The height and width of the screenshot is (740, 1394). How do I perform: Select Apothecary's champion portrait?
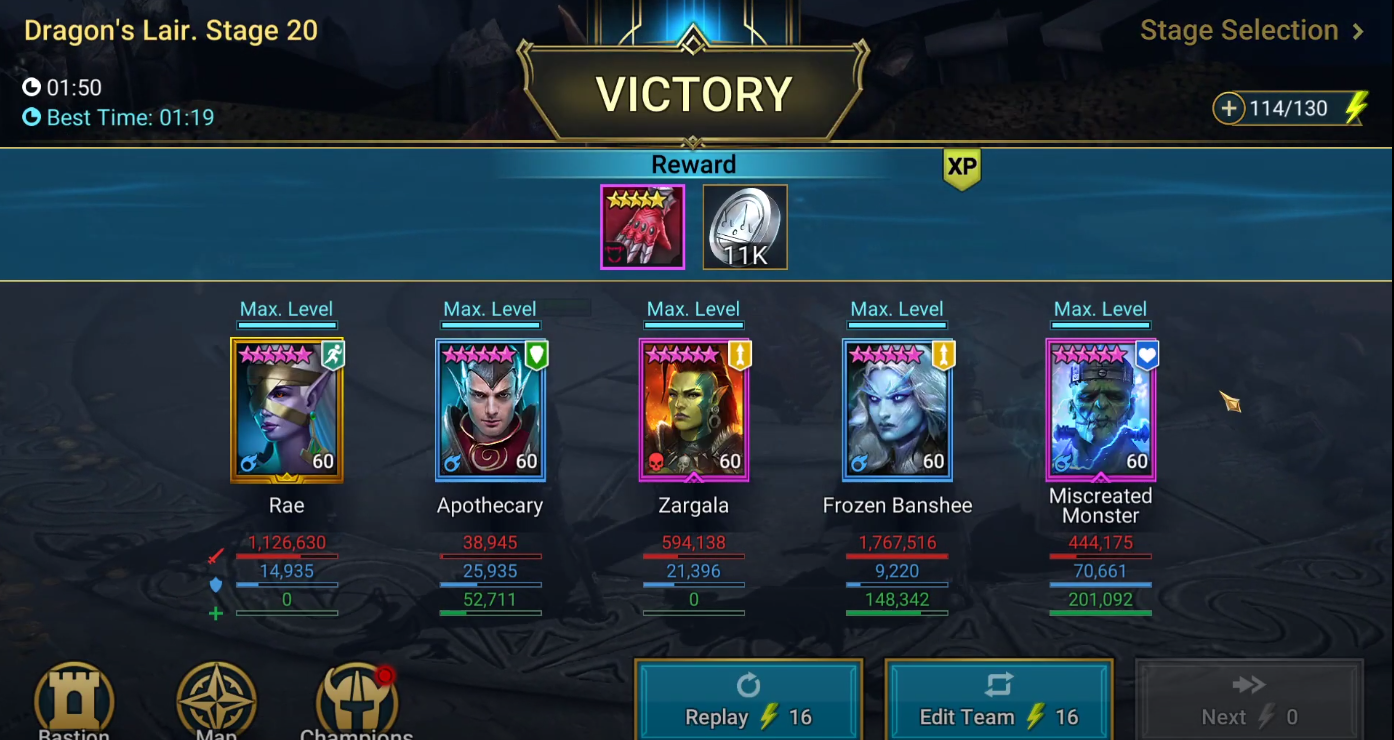click(490, 410)
